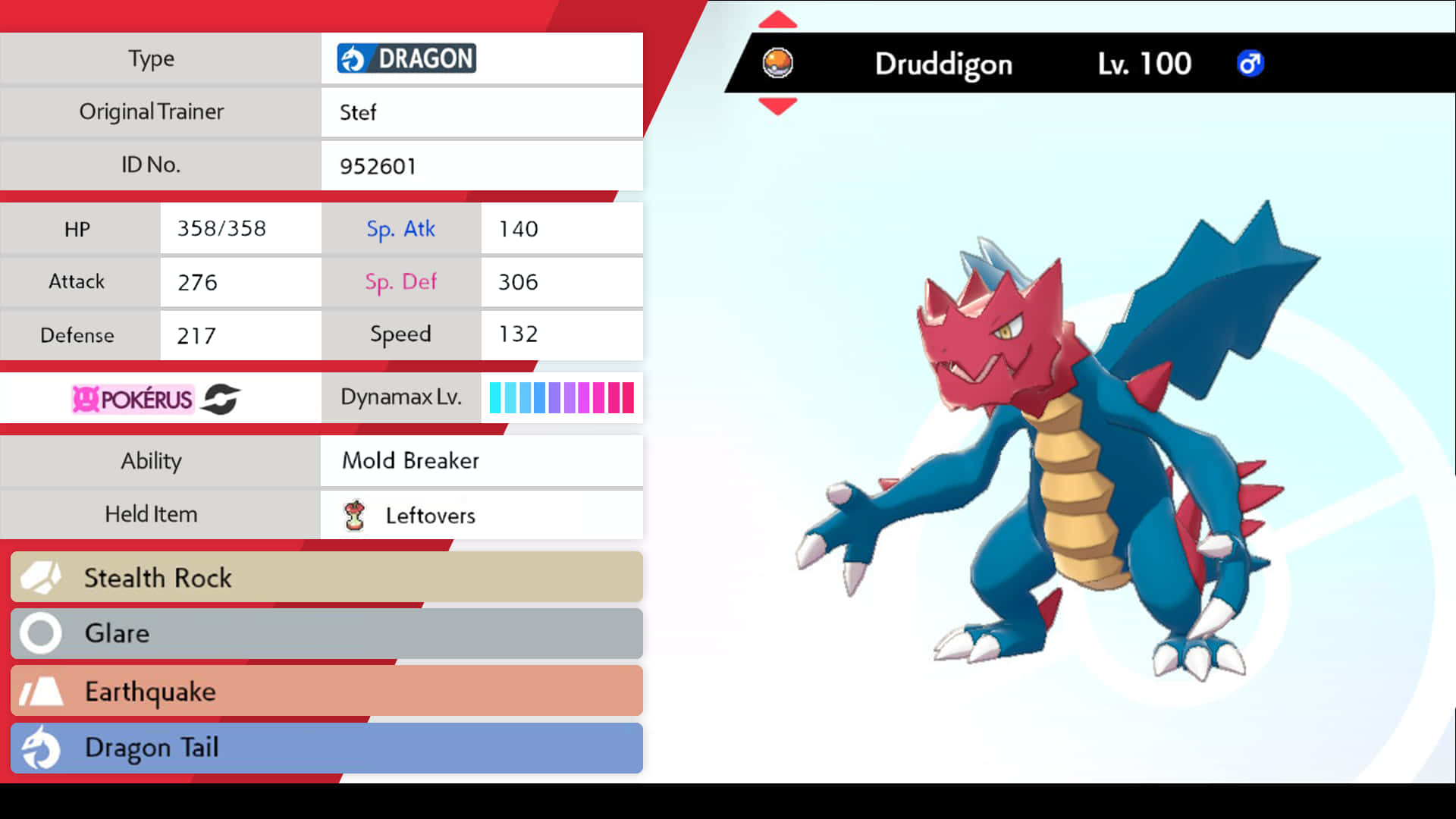Choose the Glare move row
Image resolution: width=1456 pixels, height=819 pixels.
[326, 634]
